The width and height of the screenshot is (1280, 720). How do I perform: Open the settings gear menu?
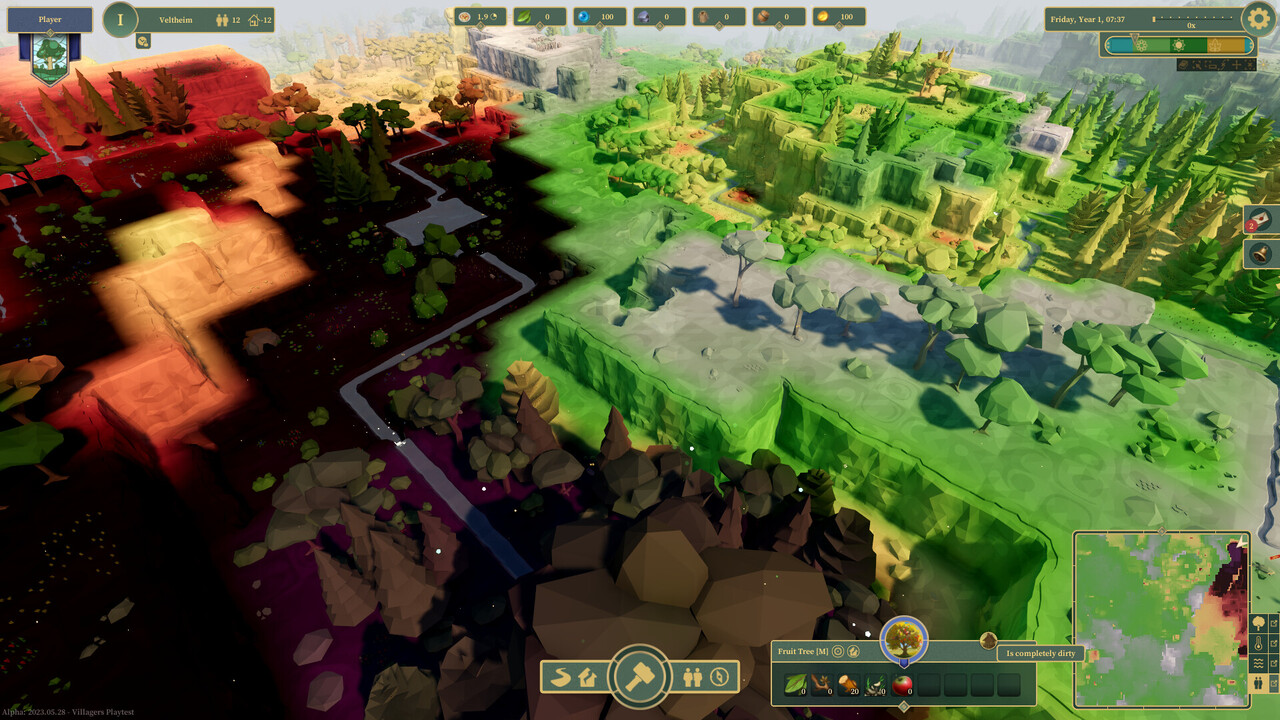(1258, 18)
